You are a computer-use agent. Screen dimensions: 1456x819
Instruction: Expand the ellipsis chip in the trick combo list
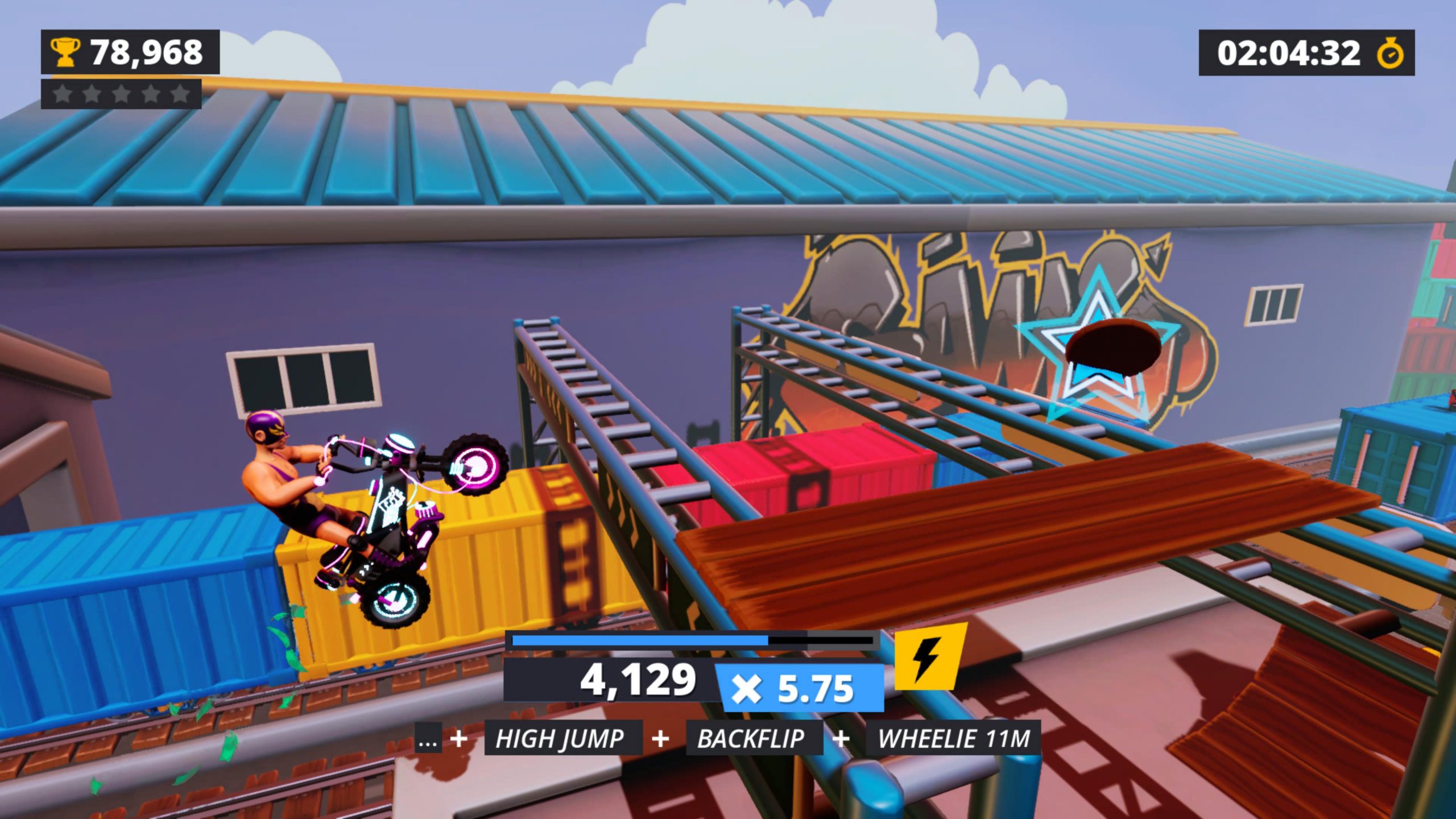(x=428, y=739)
